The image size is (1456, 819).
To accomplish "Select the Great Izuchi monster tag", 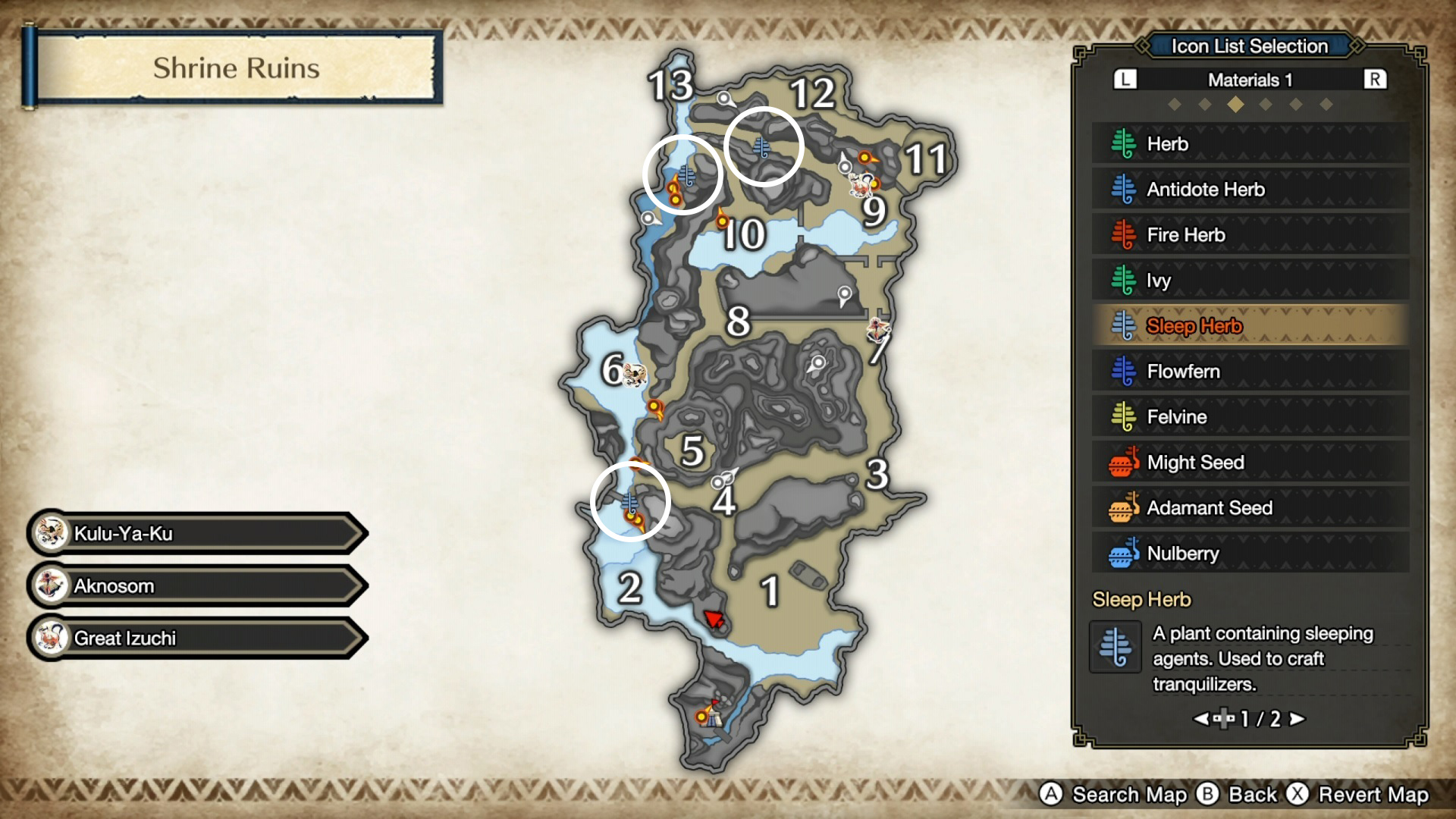I will [197, 638].
